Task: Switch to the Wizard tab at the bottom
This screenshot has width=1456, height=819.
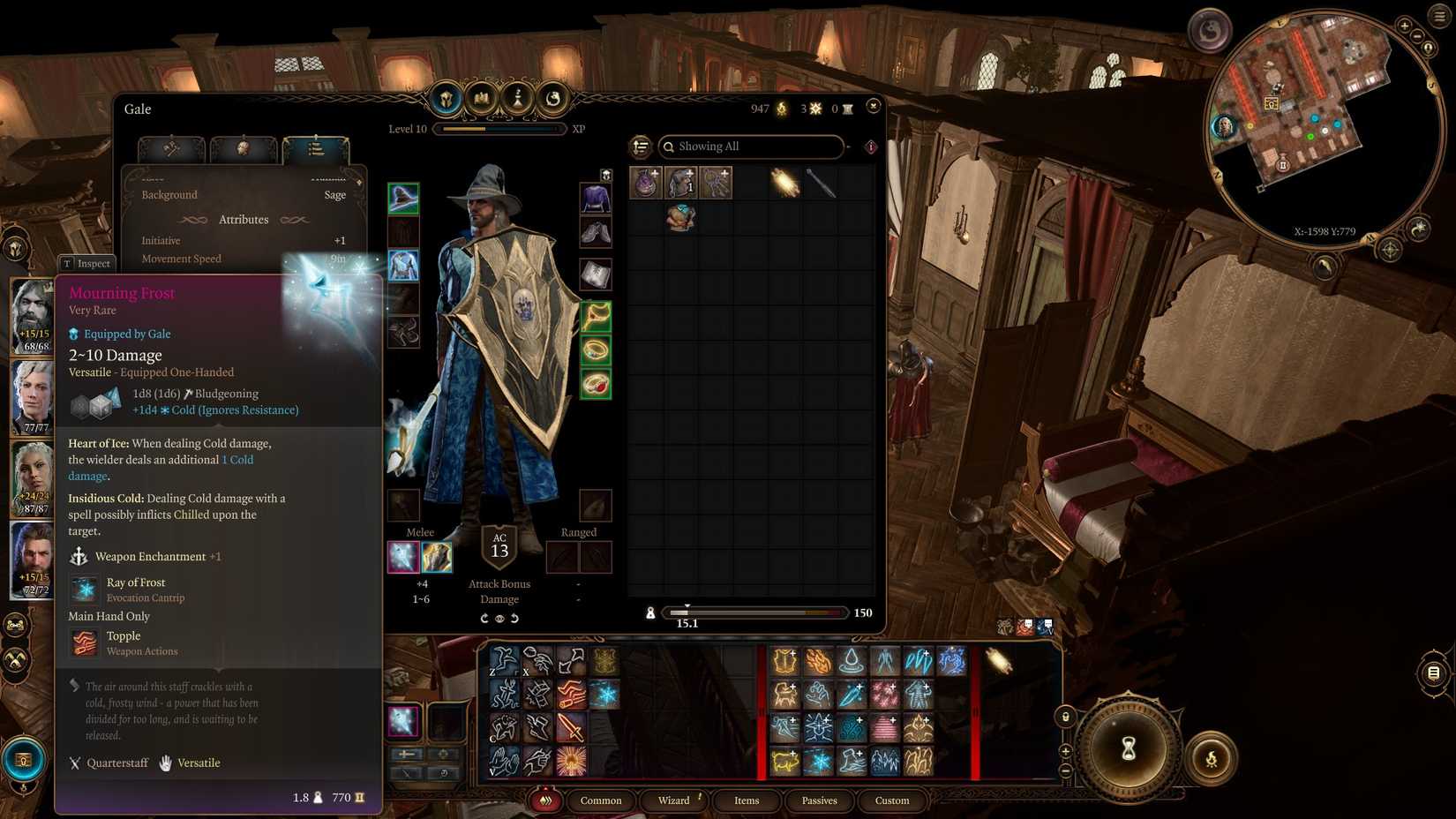Action: pyautogui.click(x=674, y=800)
